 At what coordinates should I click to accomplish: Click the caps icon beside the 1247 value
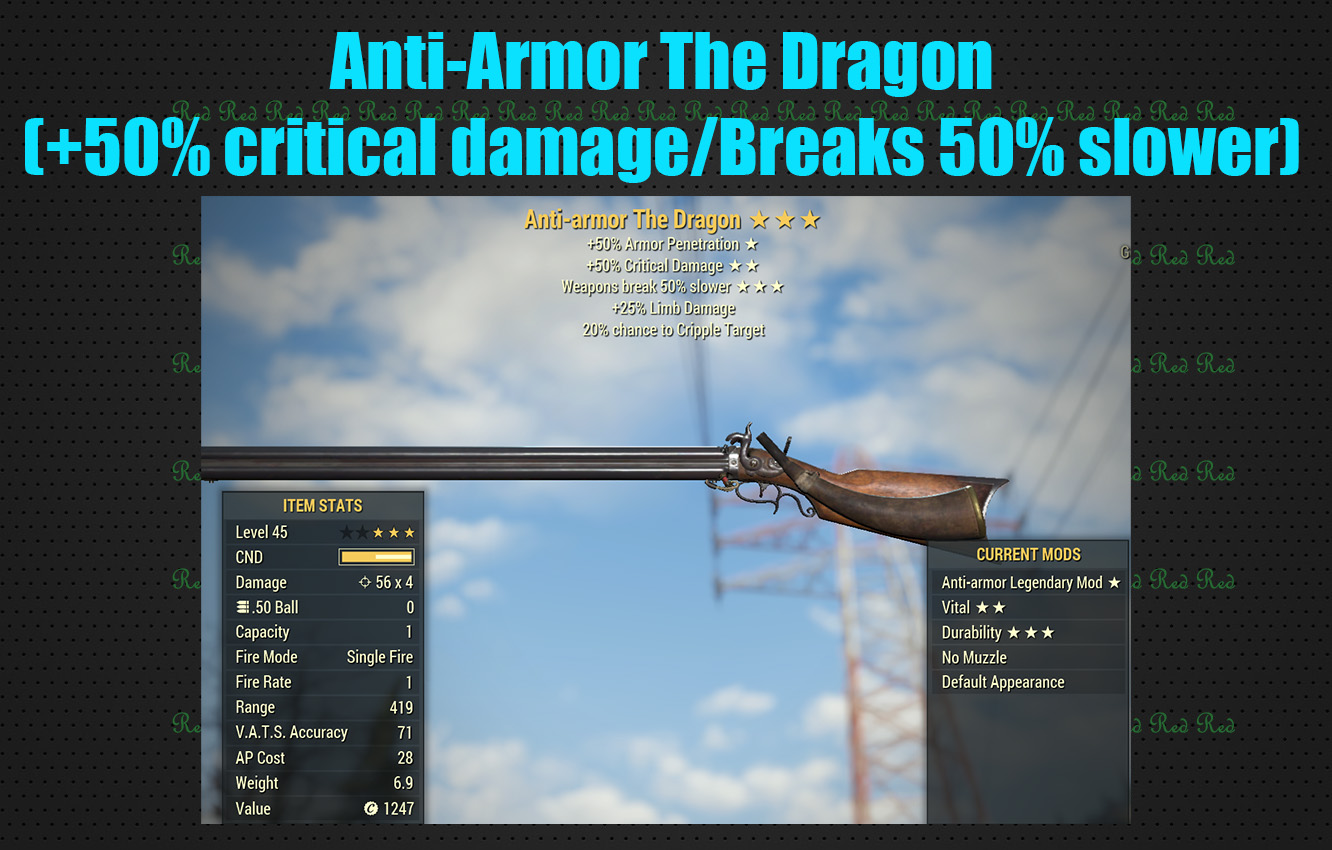pos(370,809)
